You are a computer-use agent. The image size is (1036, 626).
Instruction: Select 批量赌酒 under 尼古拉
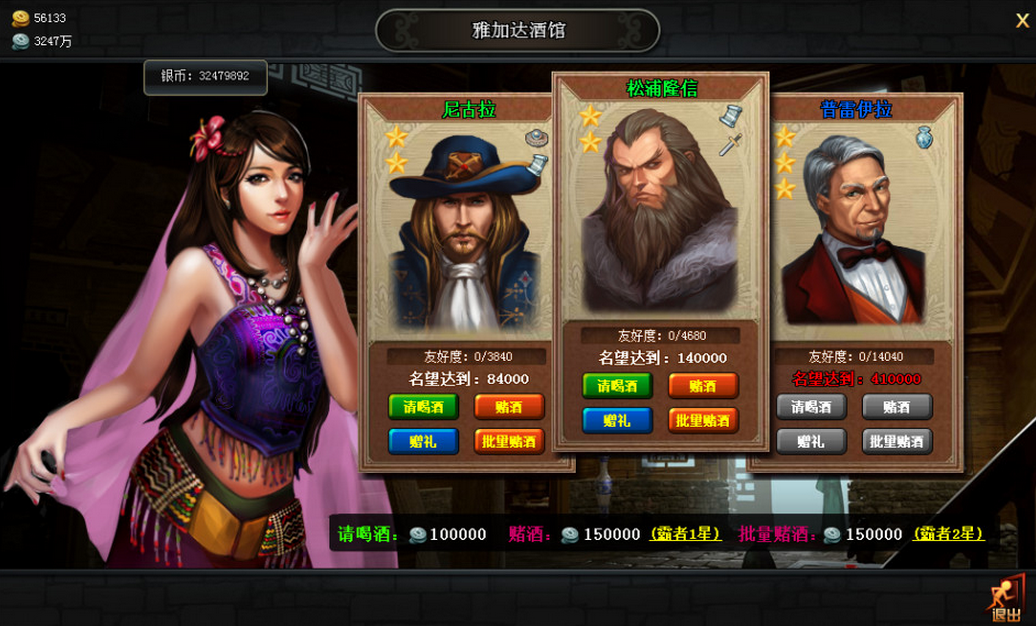click(509, 441)
